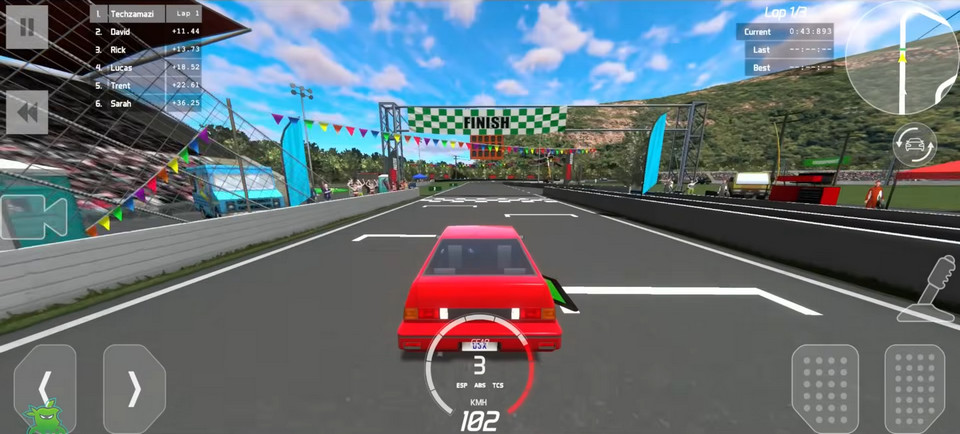The height and width of the screenshot is (434, 960).
Task: Tap the rewind button
Action: point(27,113)
